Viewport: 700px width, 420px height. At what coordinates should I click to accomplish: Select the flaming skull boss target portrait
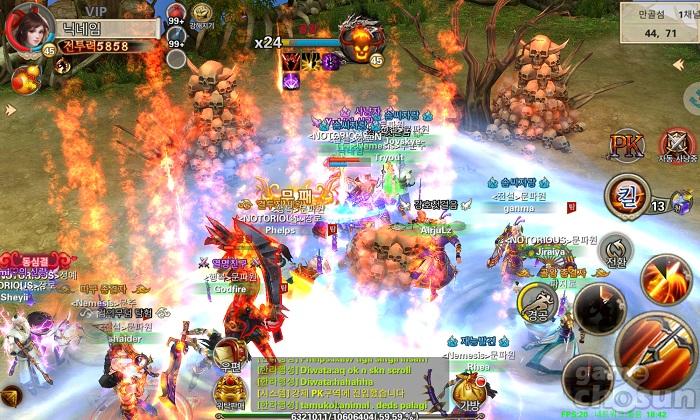point(357,41)
